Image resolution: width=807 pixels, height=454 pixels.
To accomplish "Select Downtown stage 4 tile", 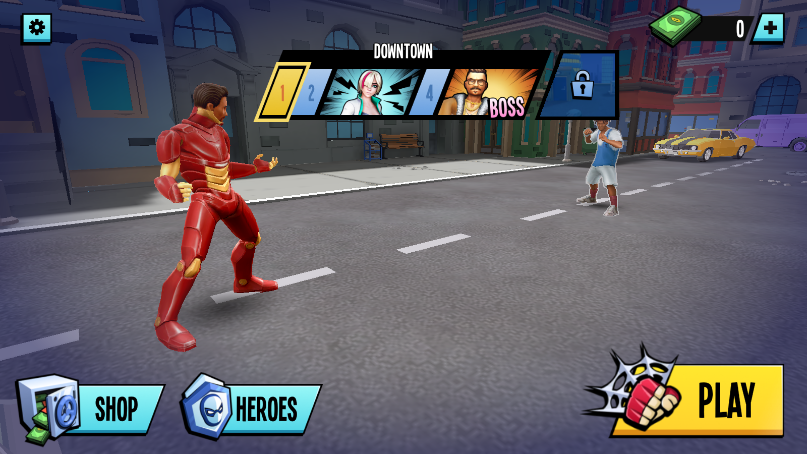I will pos(429,94).
